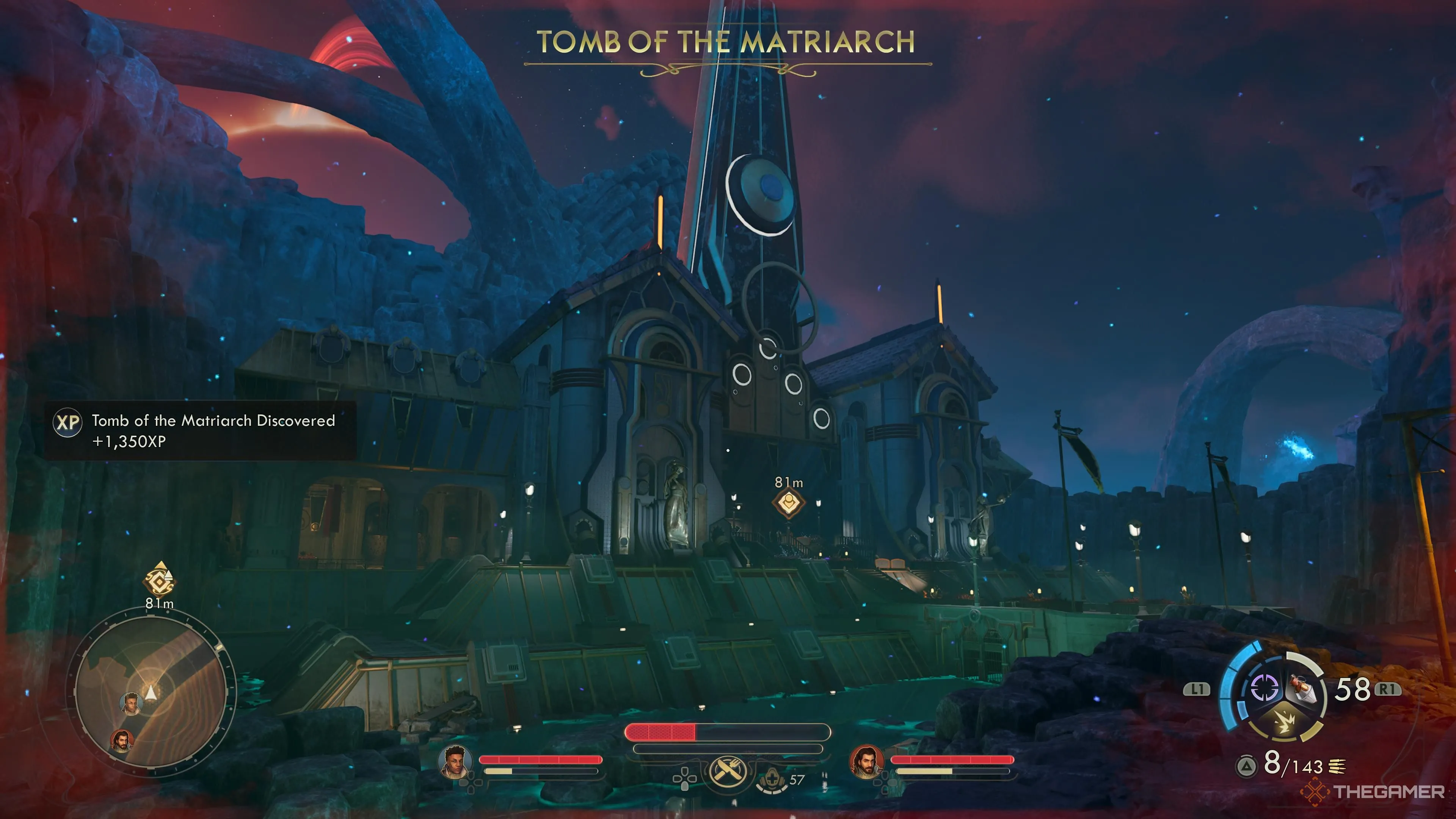Select the crosshair targeting icon on the weapon wheel
The width and height of the screenshot is (1456, 819).
click(x=1265, y=687)
